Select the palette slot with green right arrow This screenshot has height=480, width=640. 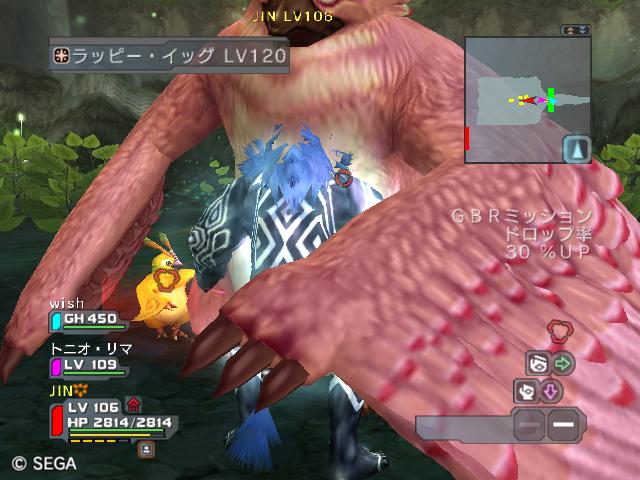(x=564, y=363)
